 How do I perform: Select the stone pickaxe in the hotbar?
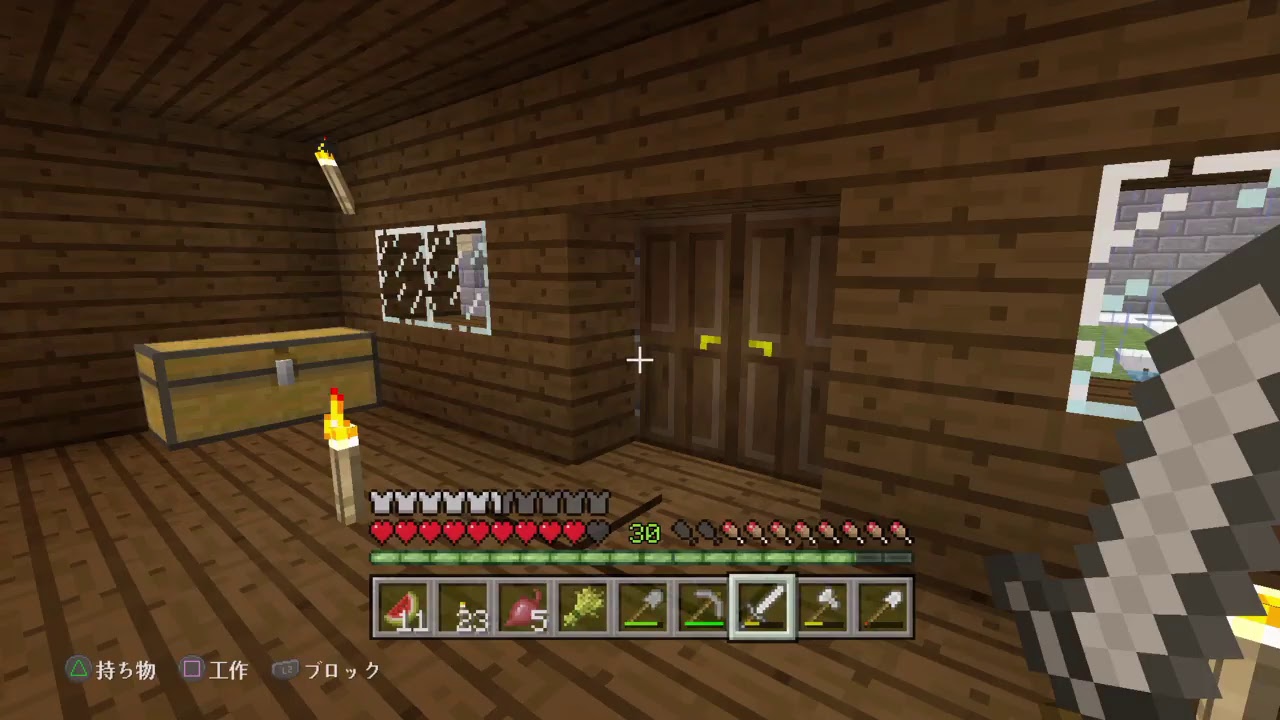click(x=702, y=608)
